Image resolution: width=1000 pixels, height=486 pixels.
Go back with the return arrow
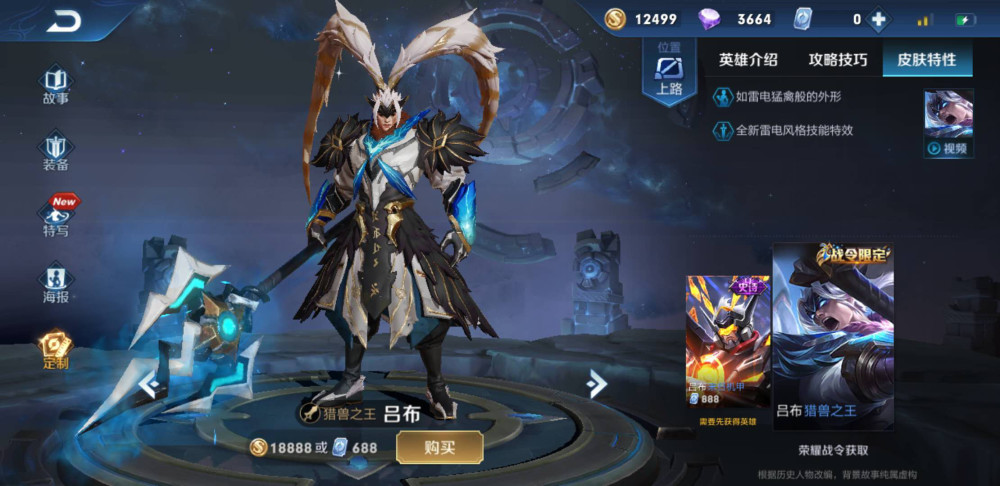[64, 20]
